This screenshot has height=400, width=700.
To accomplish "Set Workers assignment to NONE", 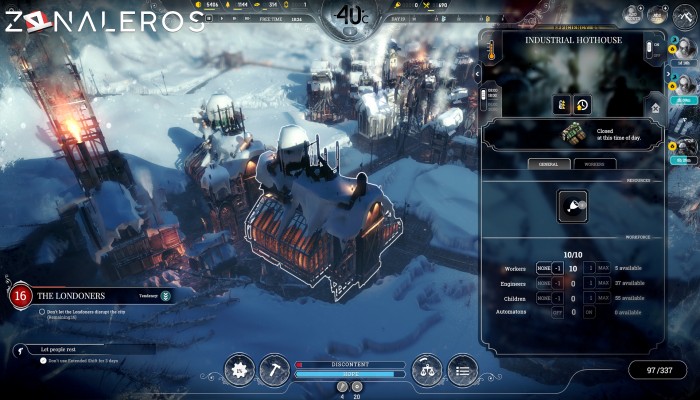I will click(x=543, y=268).
